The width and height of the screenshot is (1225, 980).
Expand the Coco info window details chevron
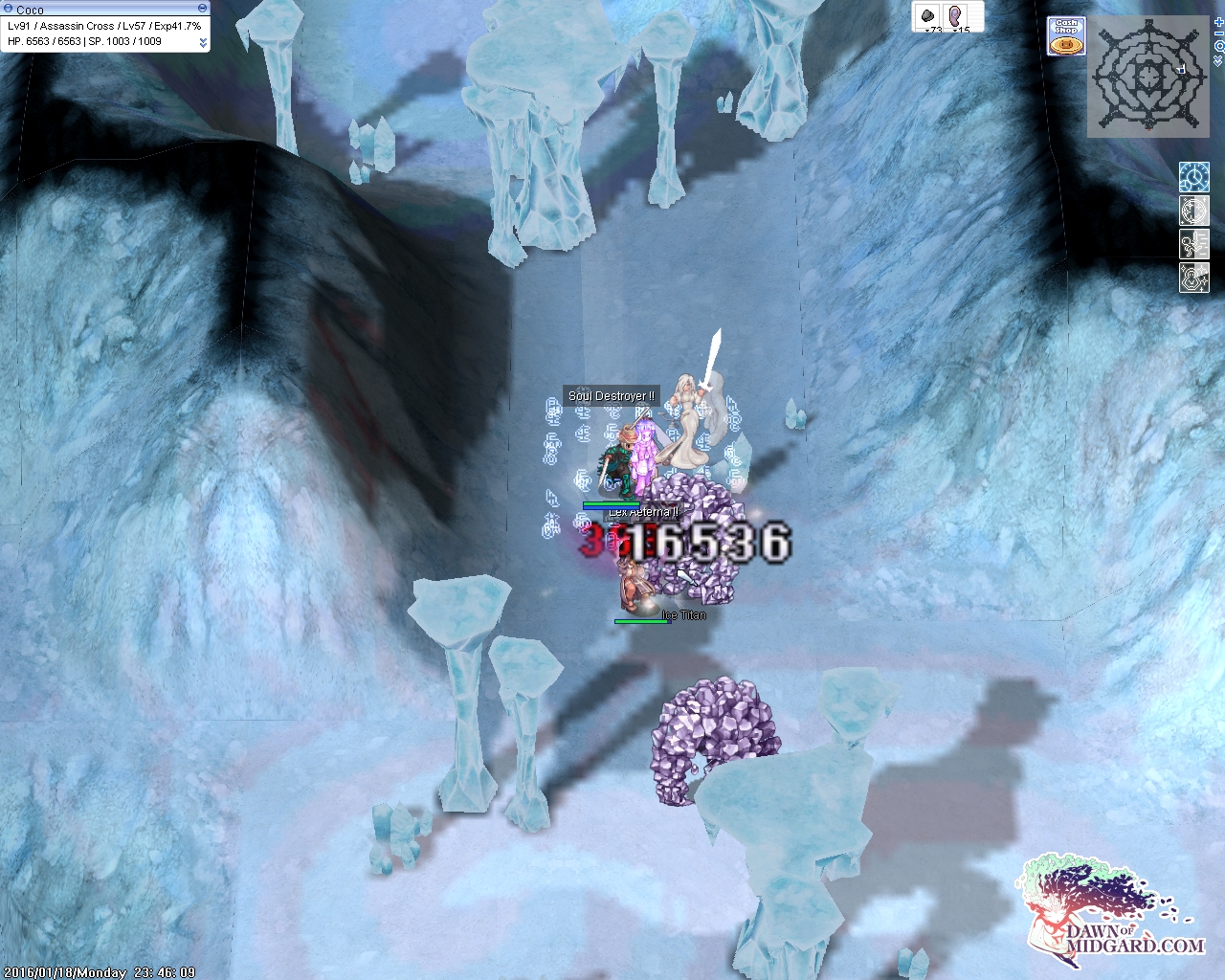pos(204,42)
